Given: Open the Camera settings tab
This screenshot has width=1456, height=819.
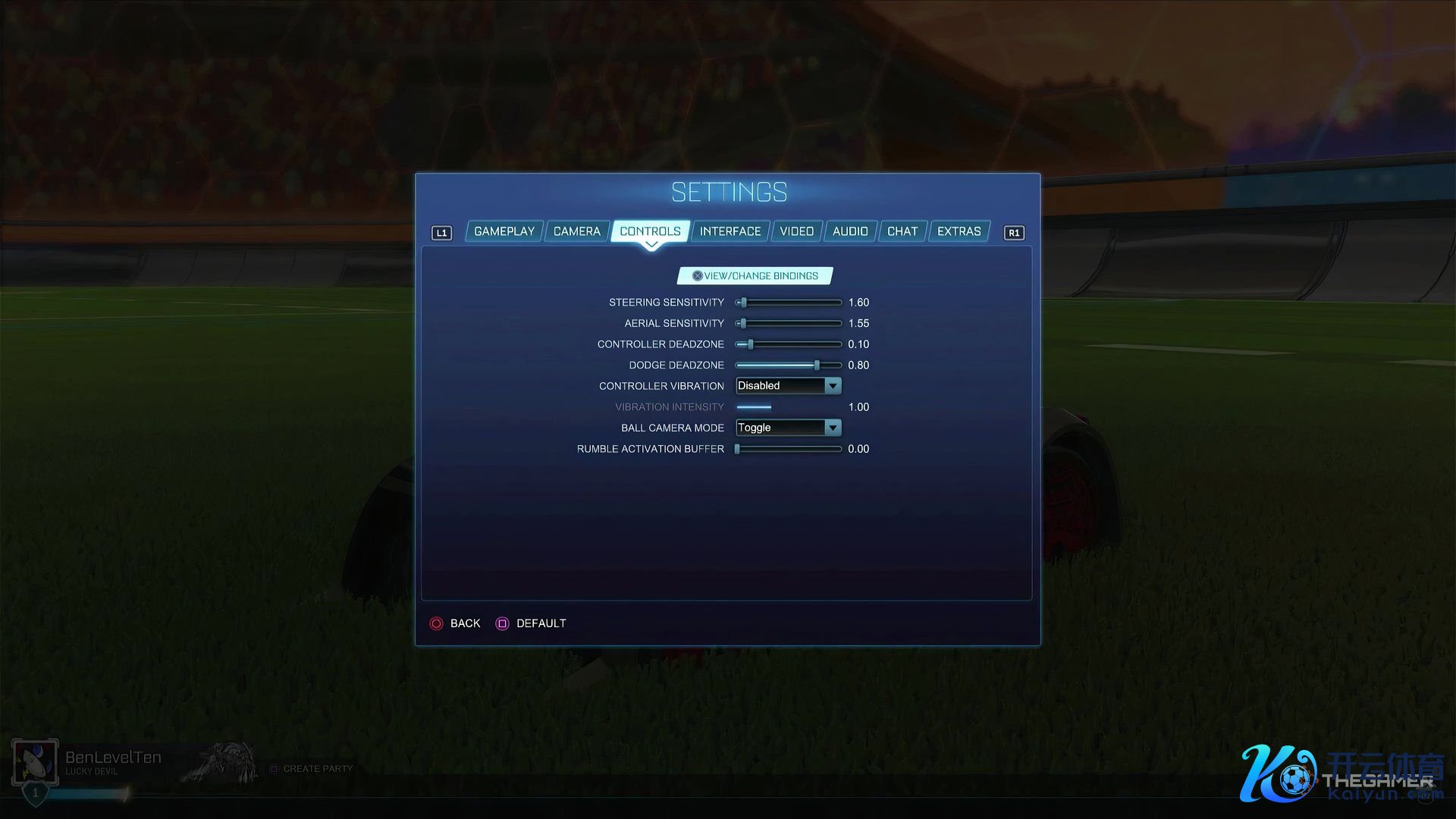Looking at the screenshot, I should pyautogui.click(x=576, y=231).
